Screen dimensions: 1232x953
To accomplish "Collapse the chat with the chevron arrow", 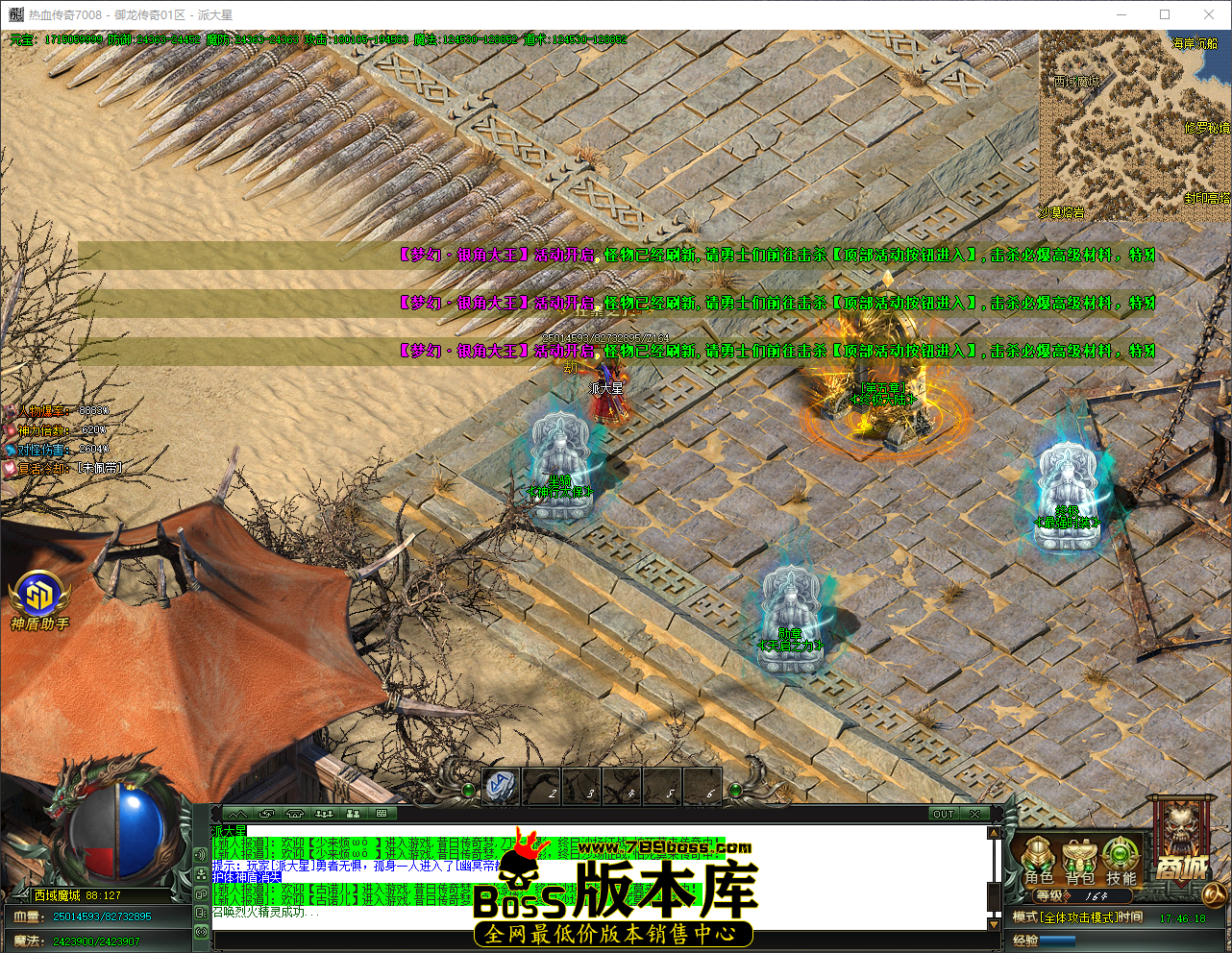I will 238,813.
